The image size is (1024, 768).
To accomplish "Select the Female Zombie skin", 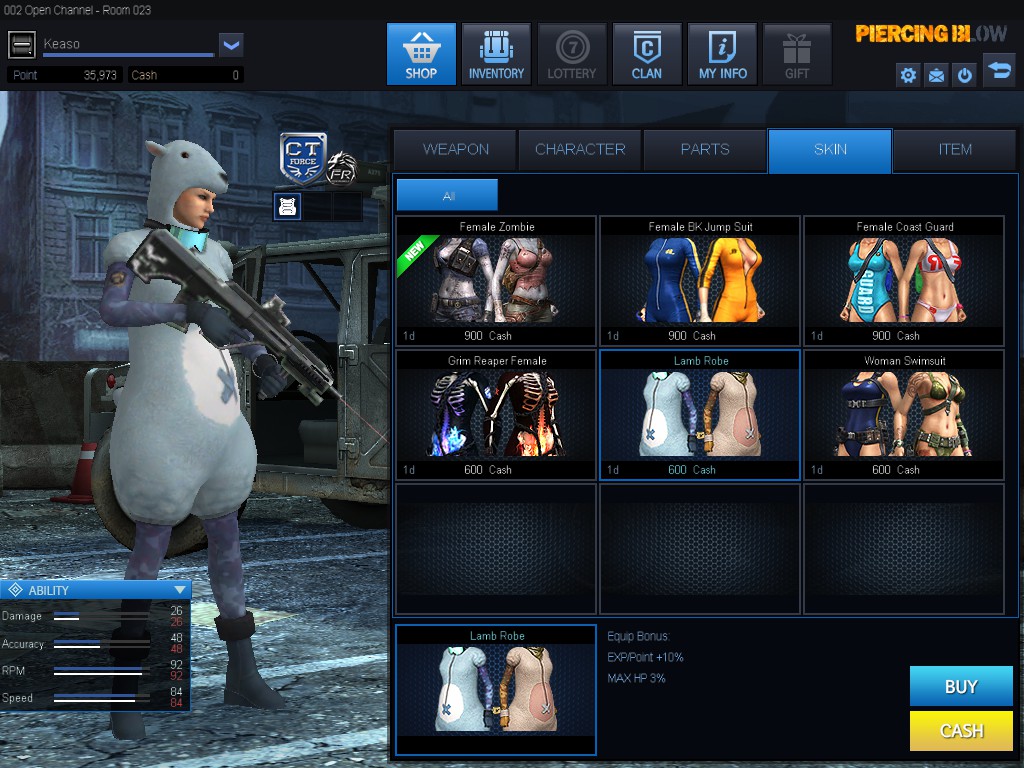I will tap(496, 281).
